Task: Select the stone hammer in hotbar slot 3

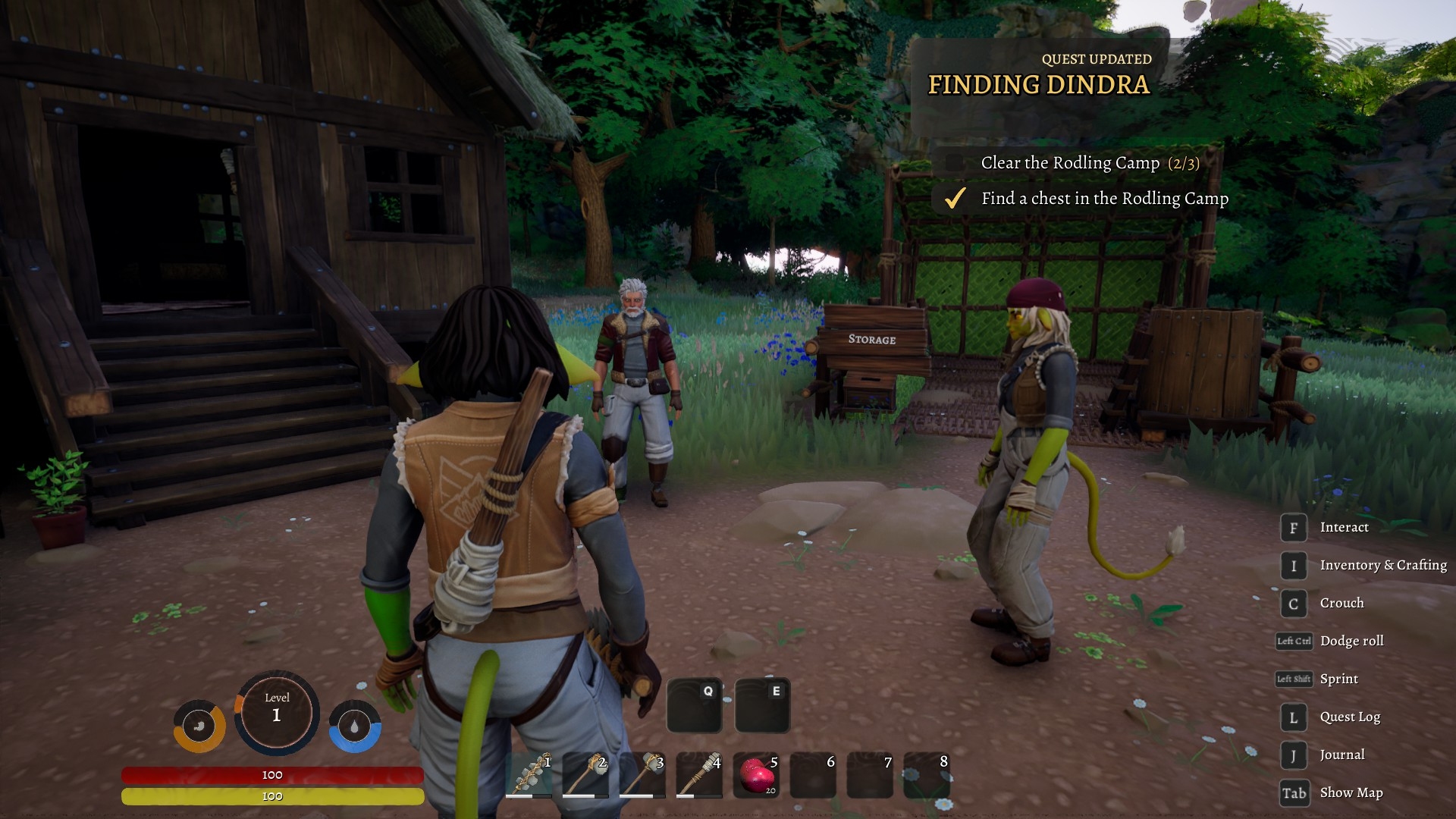Action: tap(642, 774)
